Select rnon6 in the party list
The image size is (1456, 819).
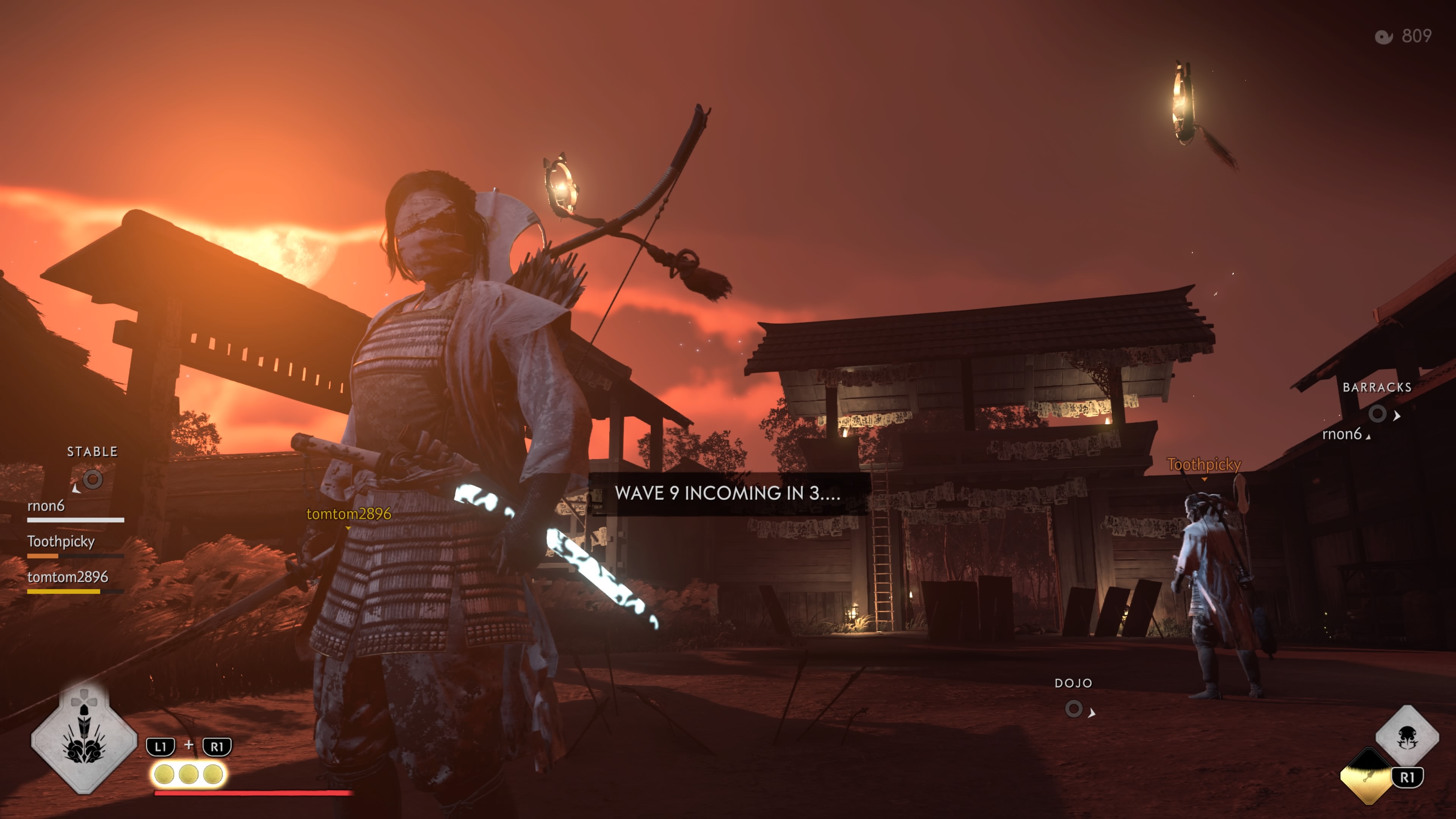46,506
